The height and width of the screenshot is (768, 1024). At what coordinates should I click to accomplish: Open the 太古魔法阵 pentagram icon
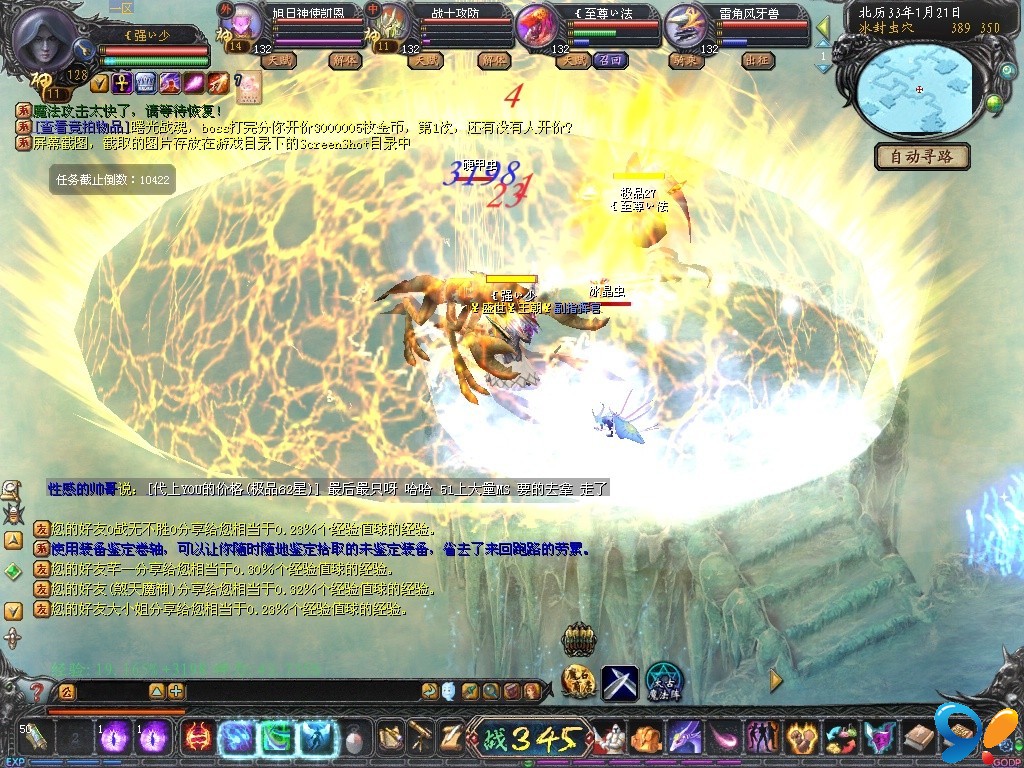pos(662,682)
